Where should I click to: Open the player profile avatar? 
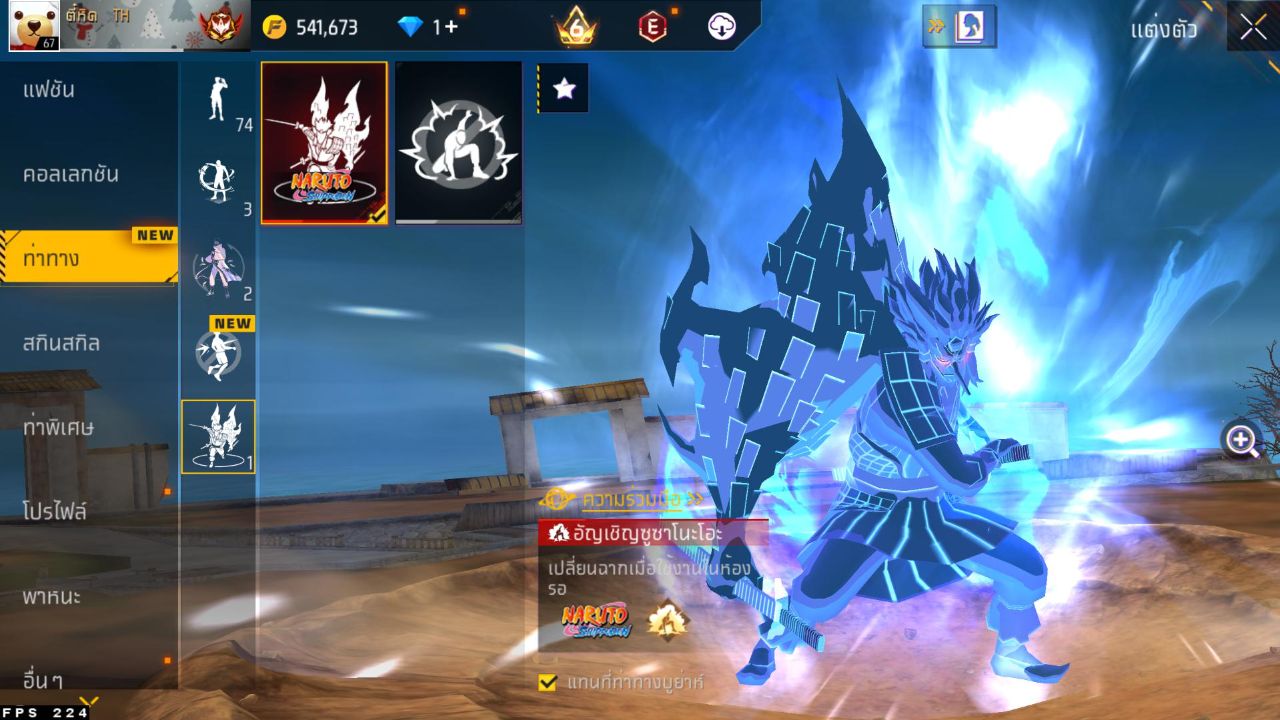pyautogui.click(x=34, y=26)
